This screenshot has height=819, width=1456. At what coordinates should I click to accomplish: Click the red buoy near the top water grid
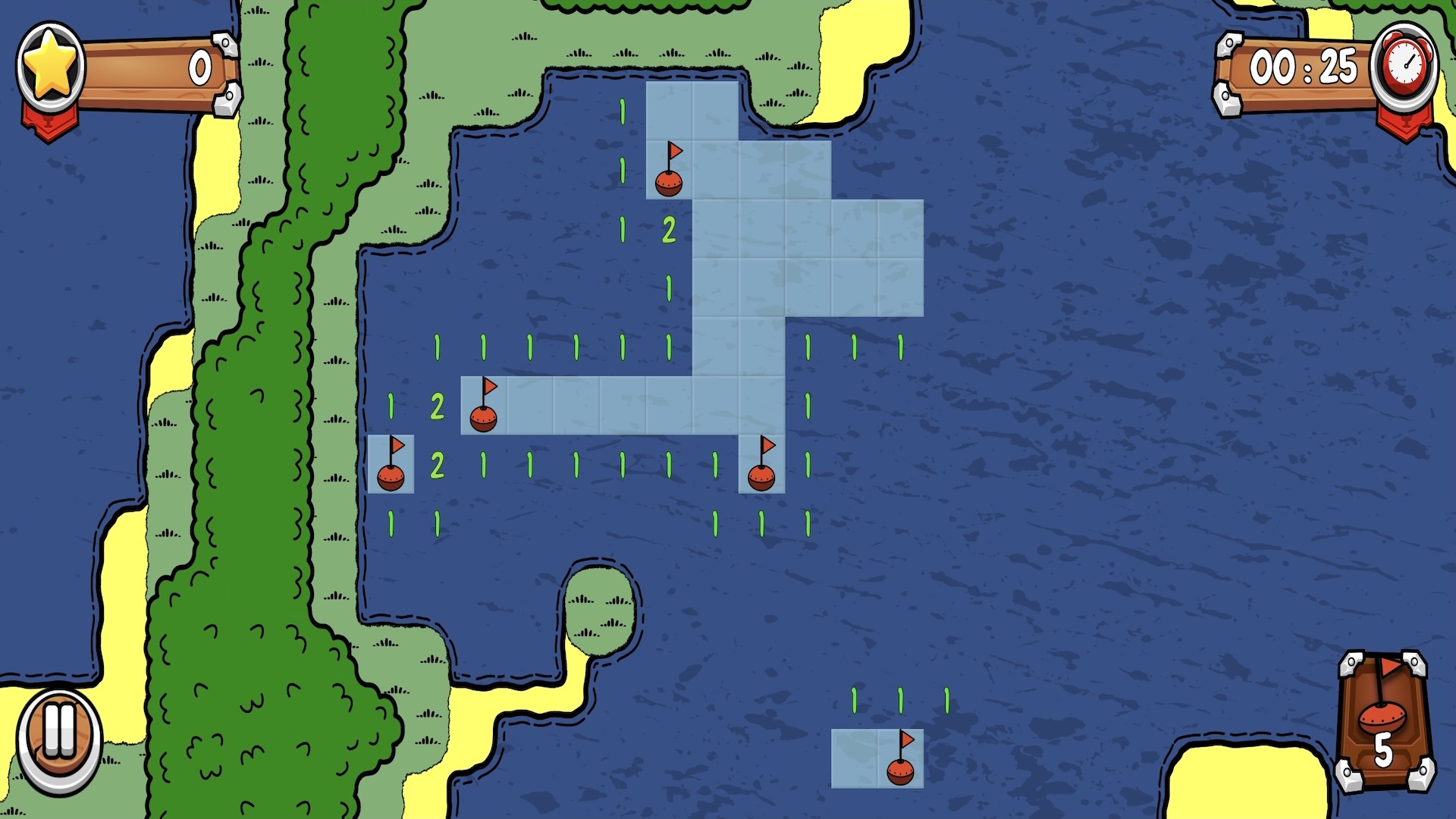pos(670,182)
